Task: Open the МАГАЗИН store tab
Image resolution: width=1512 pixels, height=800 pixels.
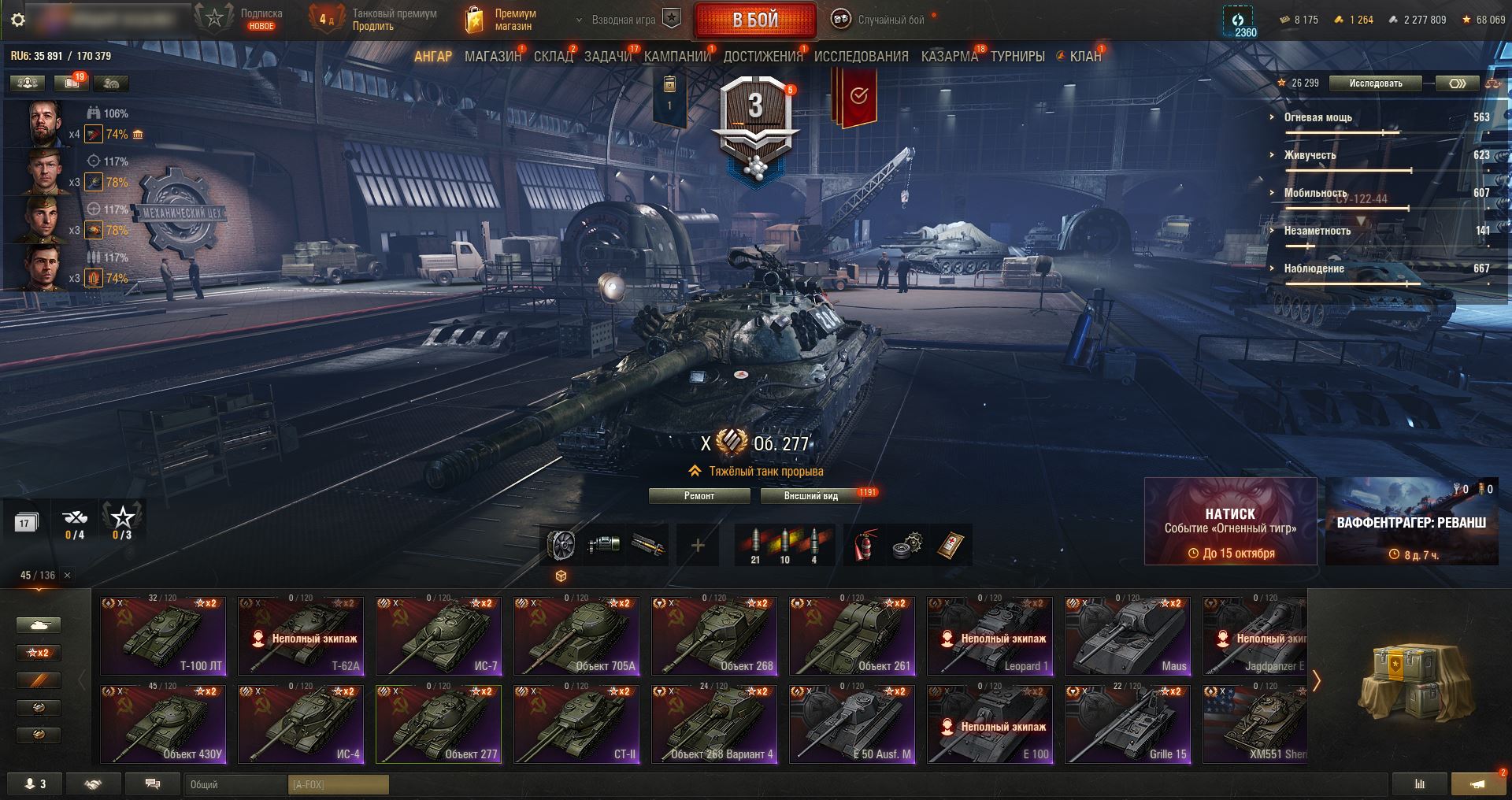Action: click(492, 57)
